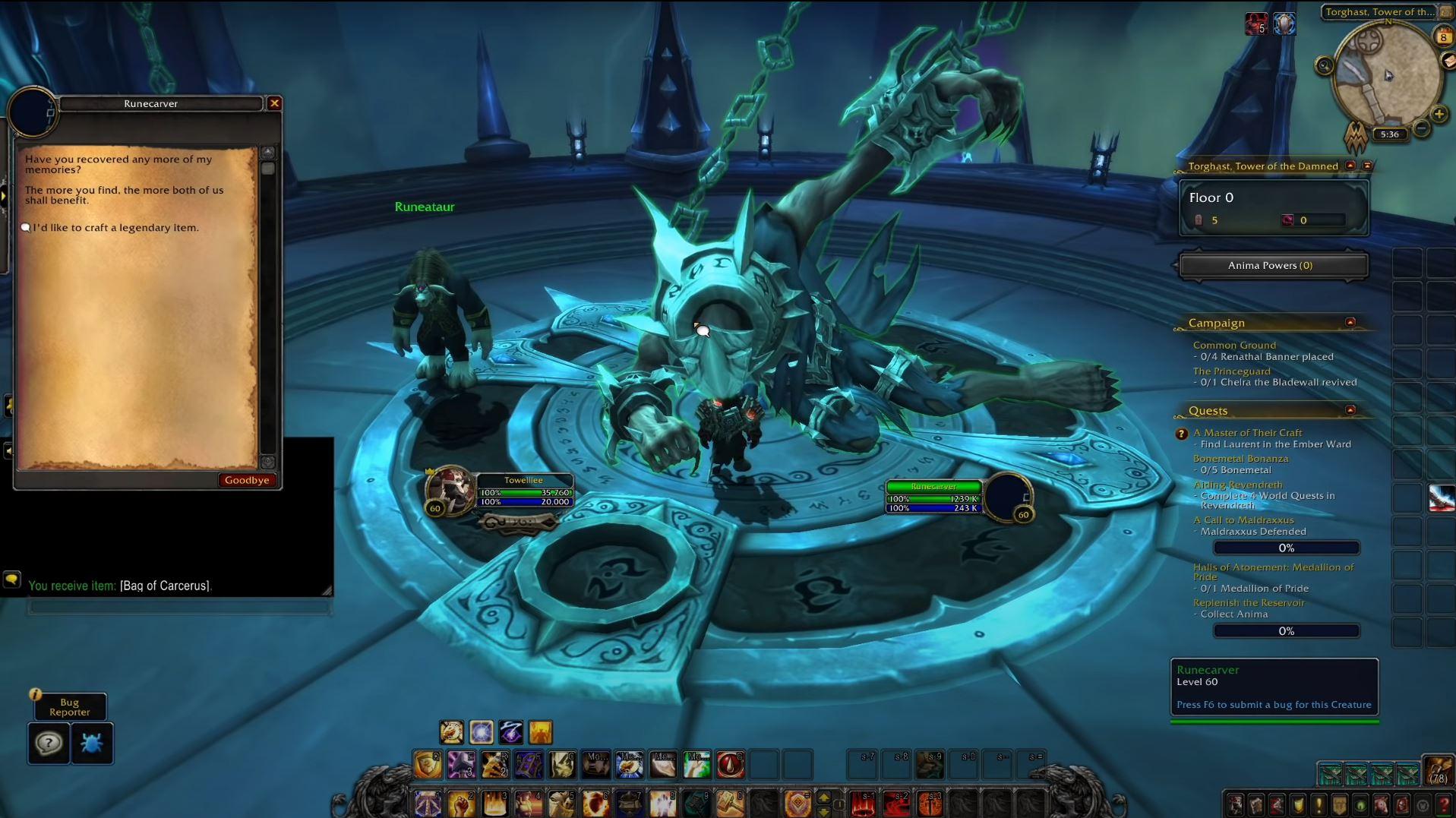Screen dimensions: 1456x818
Task: Collapse the Campaign section in the tracker
Action: tap(1351, 321)
